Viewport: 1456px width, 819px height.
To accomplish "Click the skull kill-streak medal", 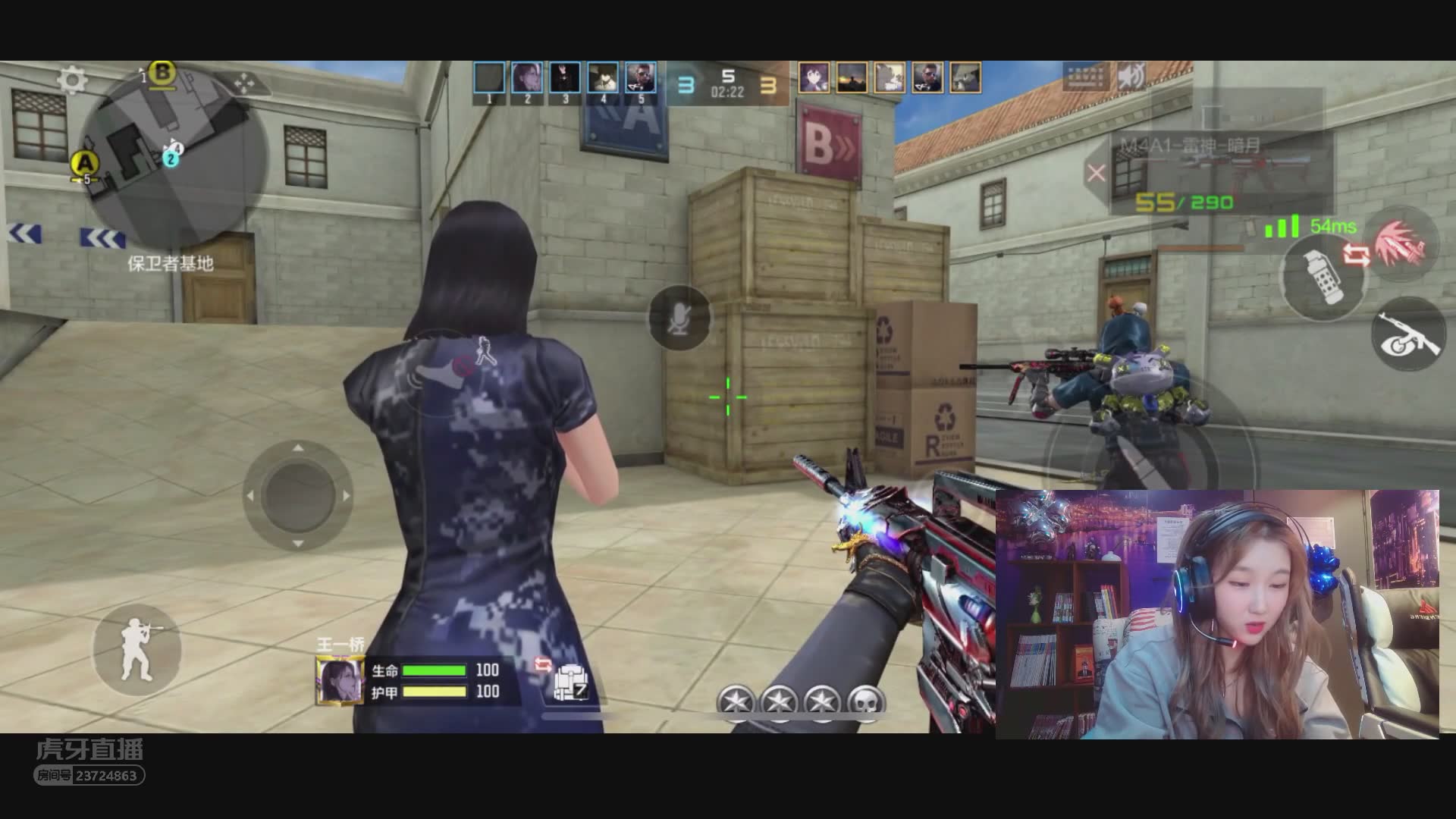I will click(866, 701).
